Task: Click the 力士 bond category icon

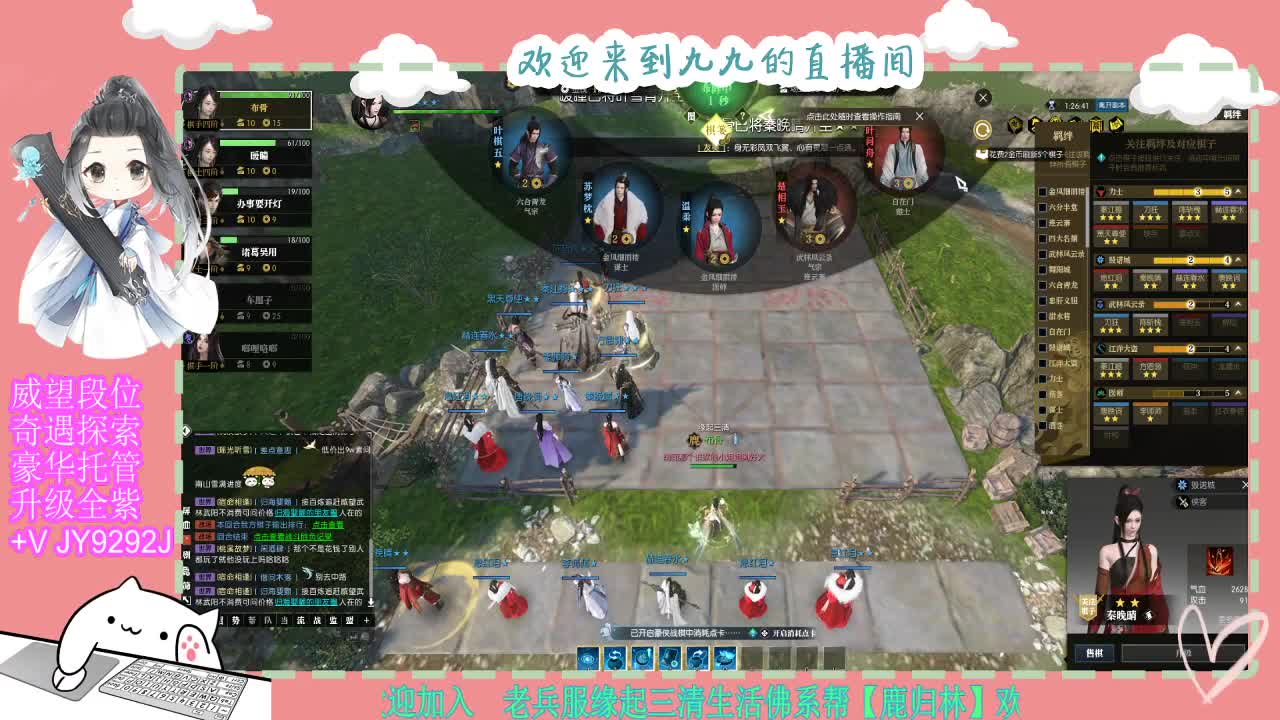Action: [1102, 191]
